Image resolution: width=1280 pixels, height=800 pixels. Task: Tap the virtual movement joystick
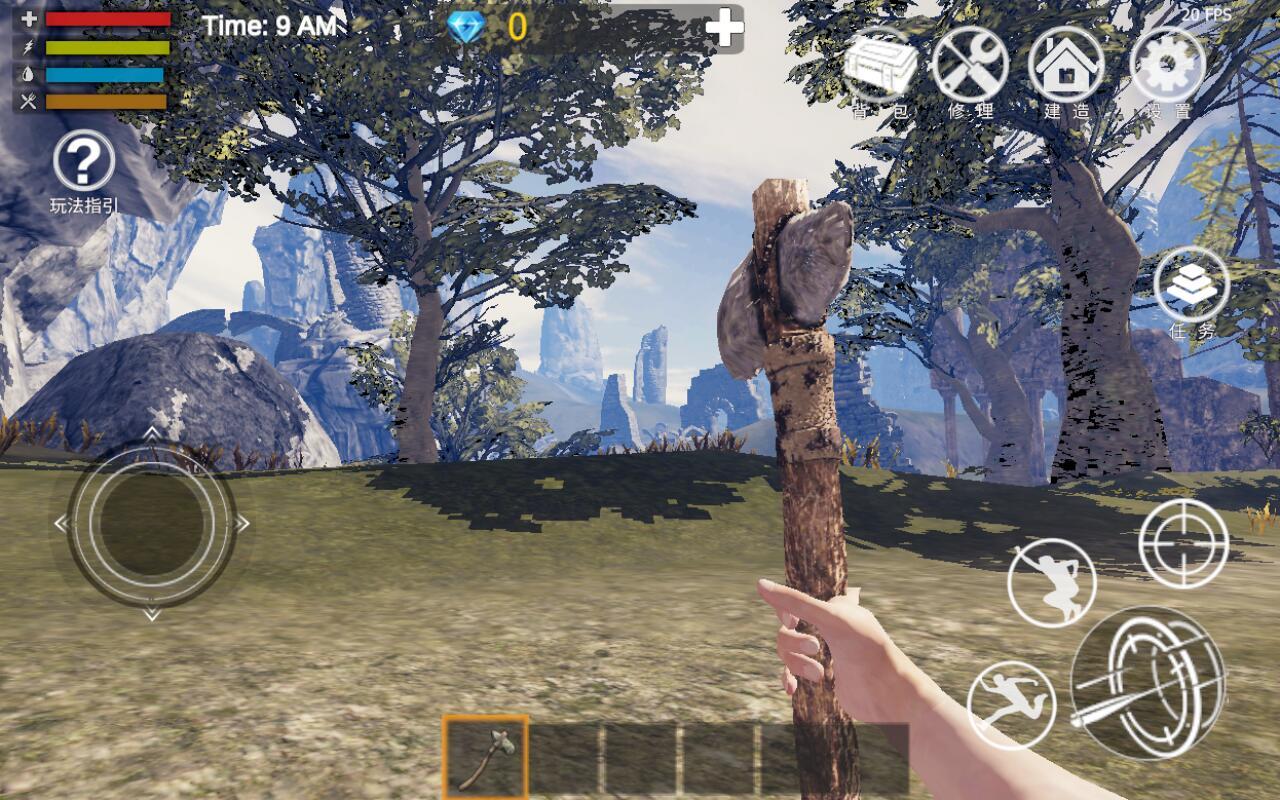coord(151,523)
